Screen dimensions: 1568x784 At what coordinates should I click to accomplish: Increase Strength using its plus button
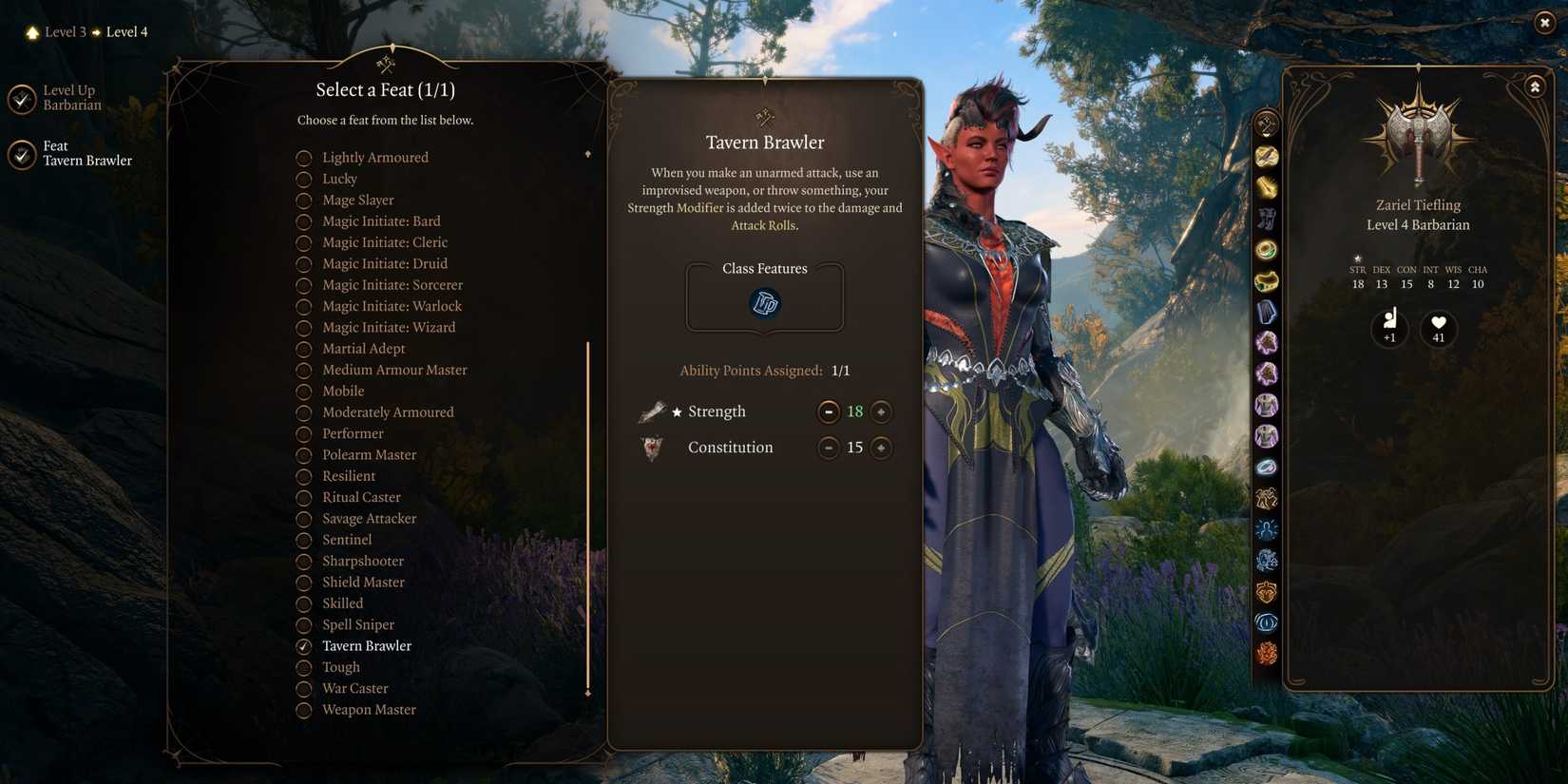click(880, 411)
